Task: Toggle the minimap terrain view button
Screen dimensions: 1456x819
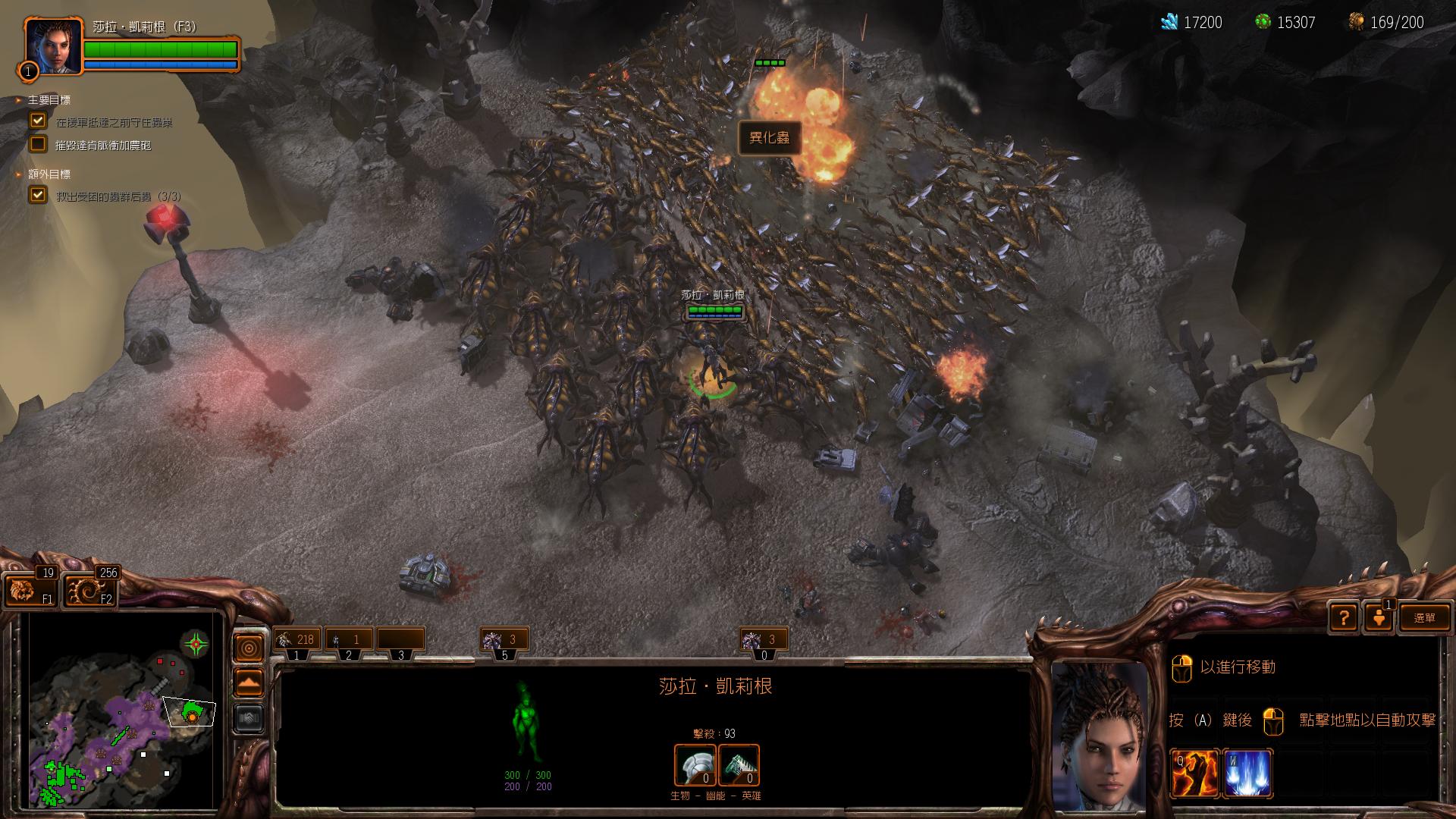Action: 249,682
